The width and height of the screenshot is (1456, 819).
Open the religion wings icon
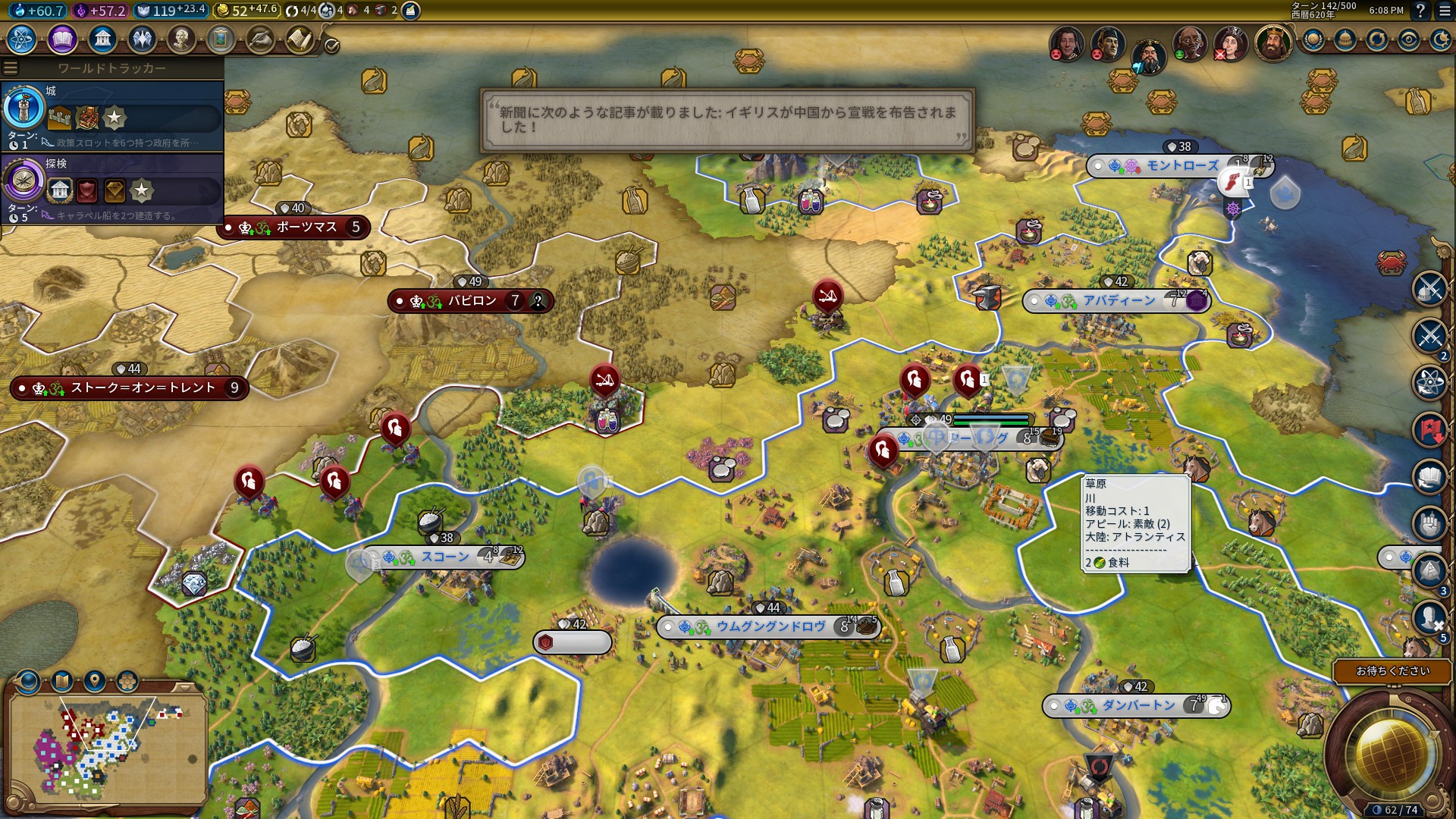click(x=142, y=39)
